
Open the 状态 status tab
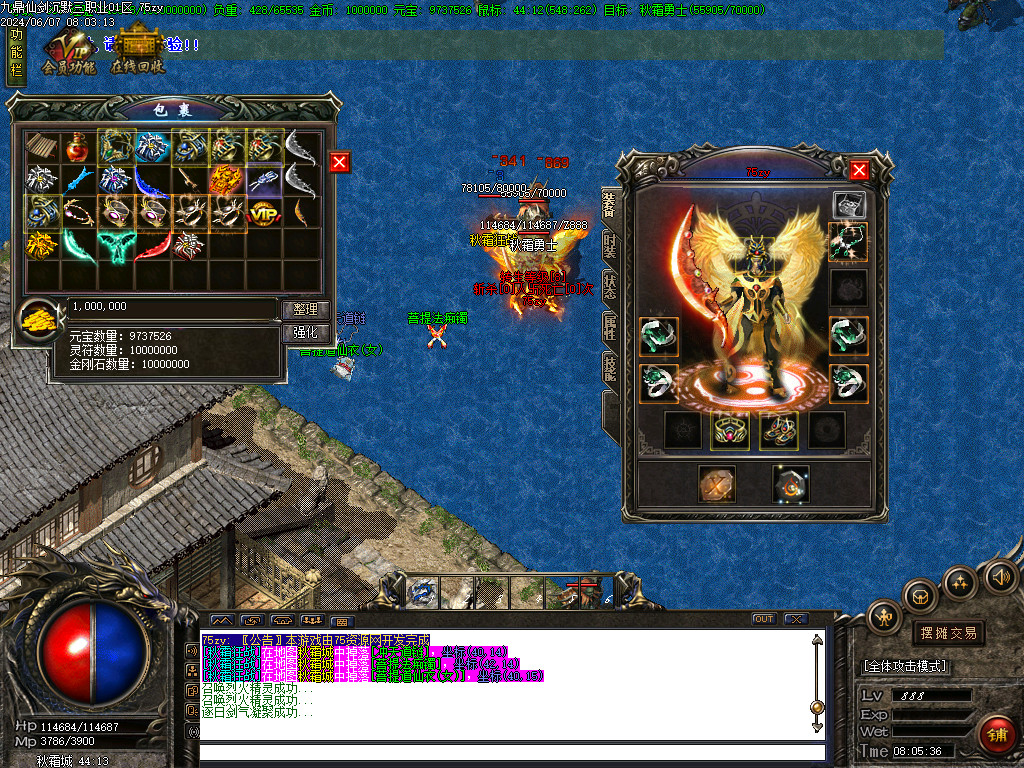(609, 285)
